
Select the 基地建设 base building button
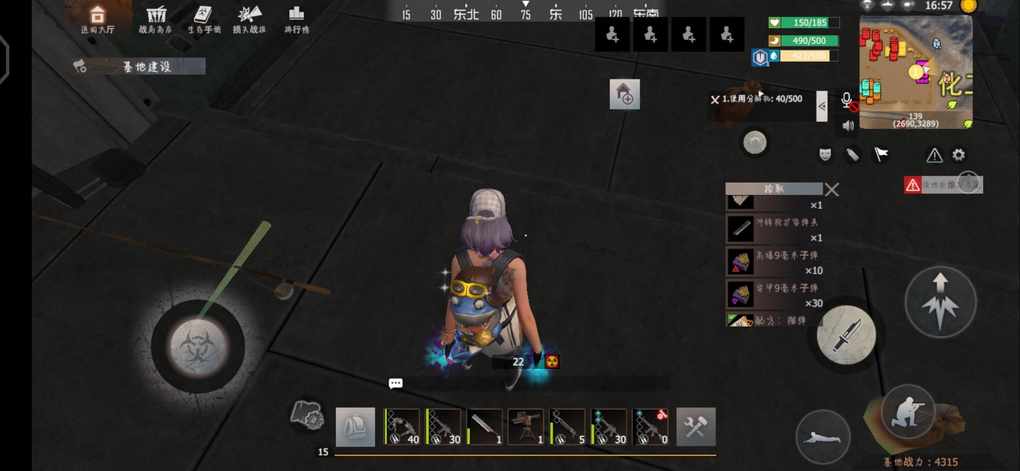(x=139, y=66)
